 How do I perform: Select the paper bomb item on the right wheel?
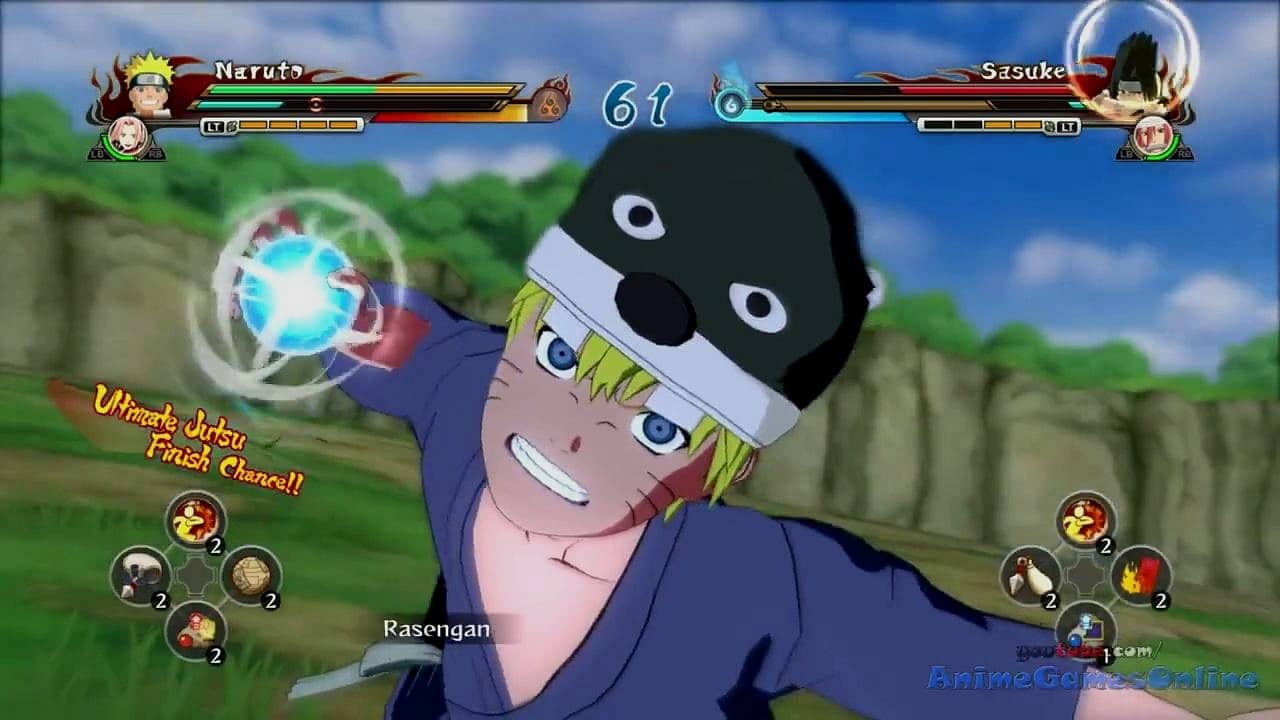click(x=1142, y=577)
